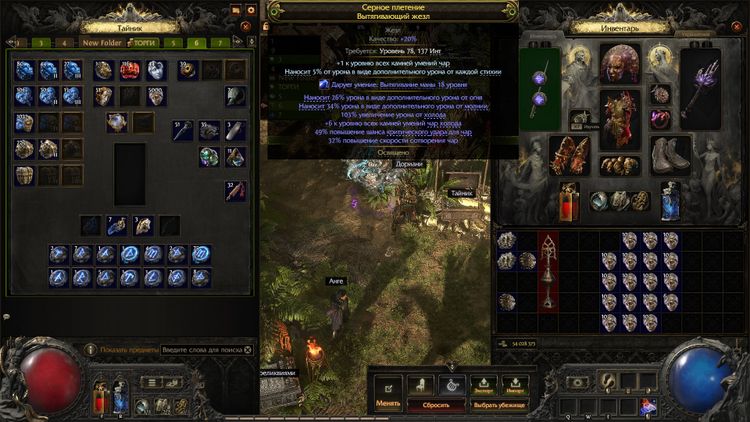Open the New Folder stash tab
This screenshot has width=750, height=422.
(102, 43)
